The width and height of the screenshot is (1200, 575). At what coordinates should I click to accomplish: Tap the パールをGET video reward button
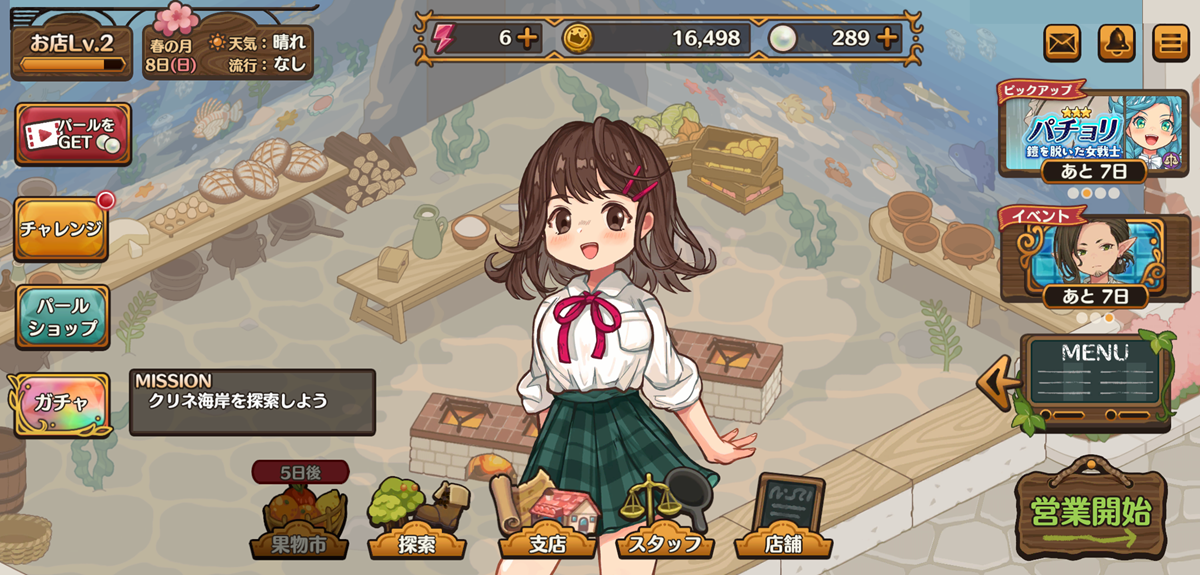click(x=73, y=134)
